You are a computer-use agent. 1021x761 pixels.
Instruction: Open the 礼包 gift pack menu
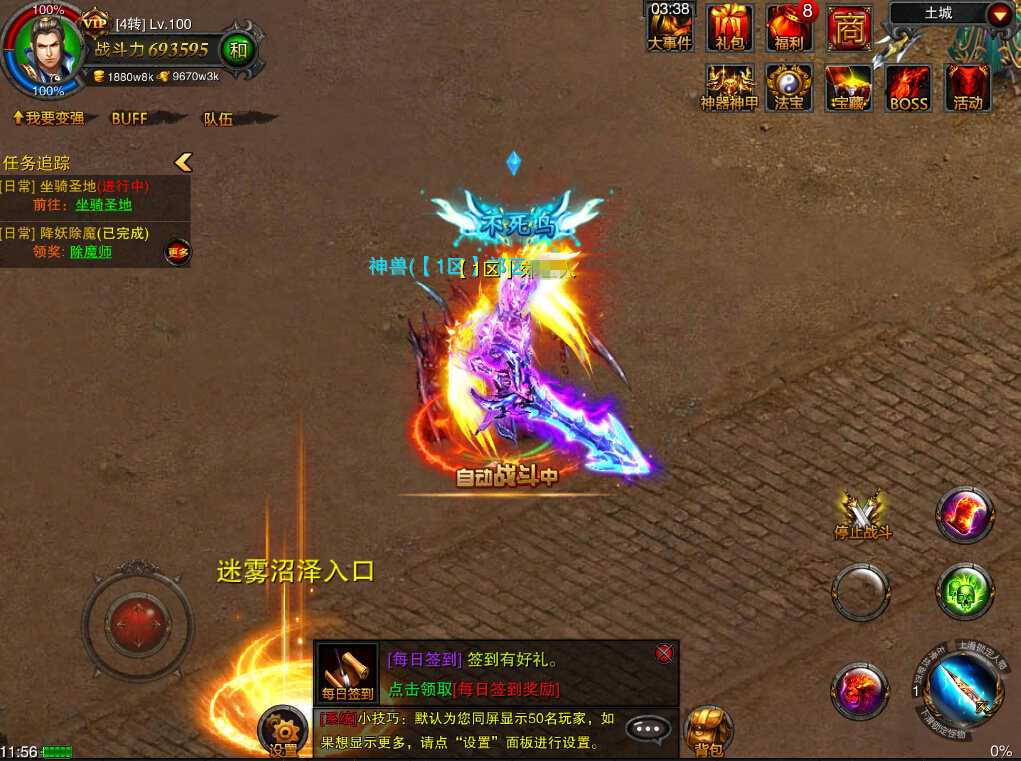[730, 27]
